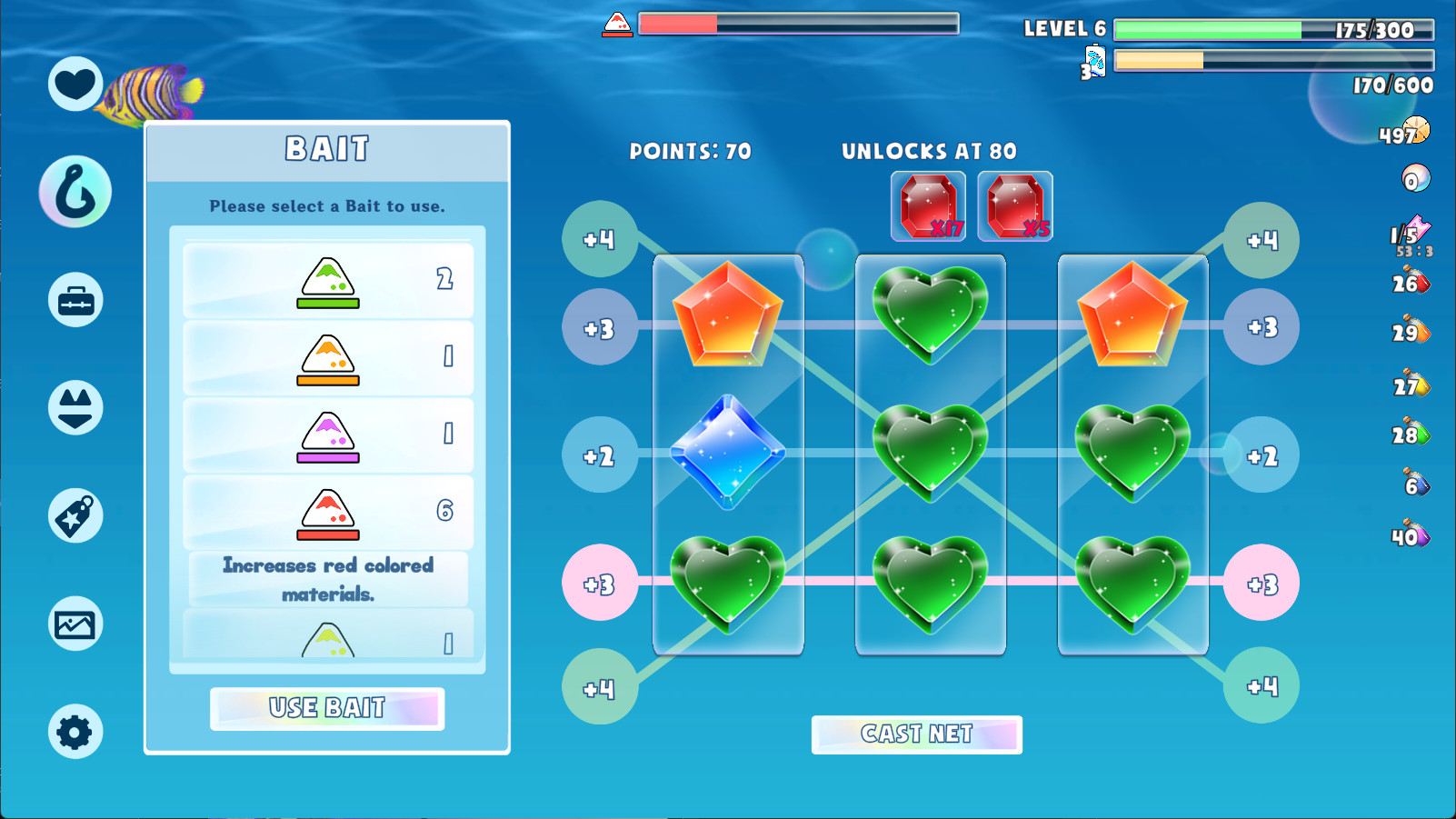Select the orange bait in the list
Screen dimensions: 1456x819
tap(327, 357)
